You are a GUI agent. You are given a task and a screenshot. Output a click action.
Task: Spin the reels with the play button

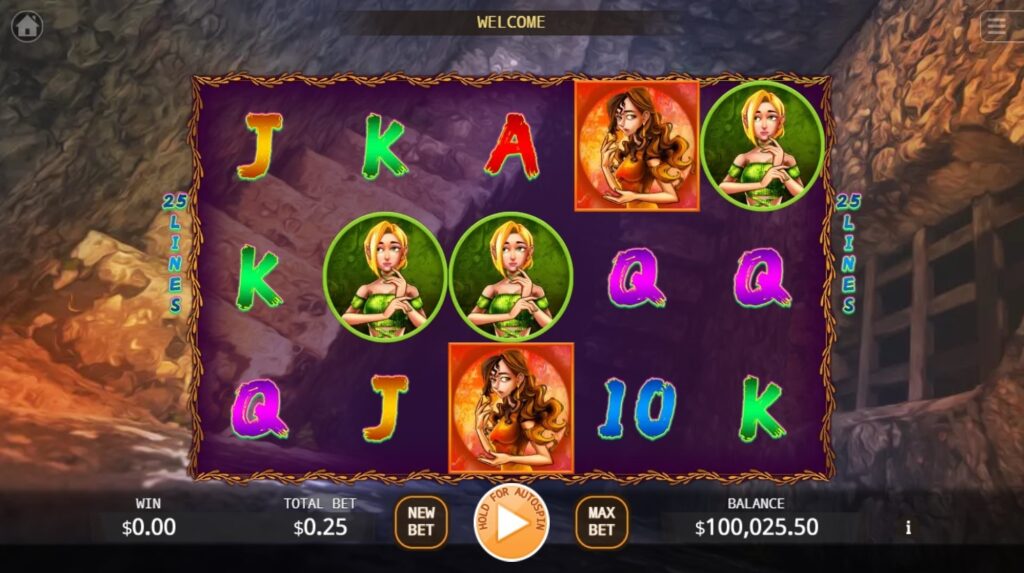coord(511,522)
